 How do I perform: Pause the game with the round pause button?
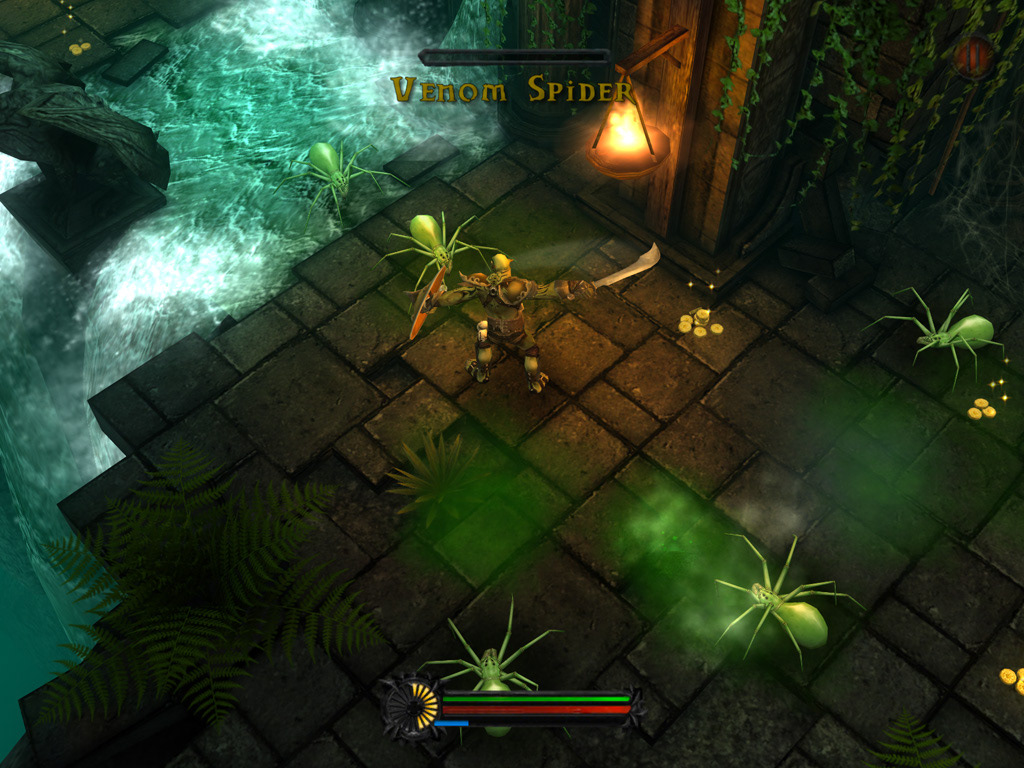[972, 57]
